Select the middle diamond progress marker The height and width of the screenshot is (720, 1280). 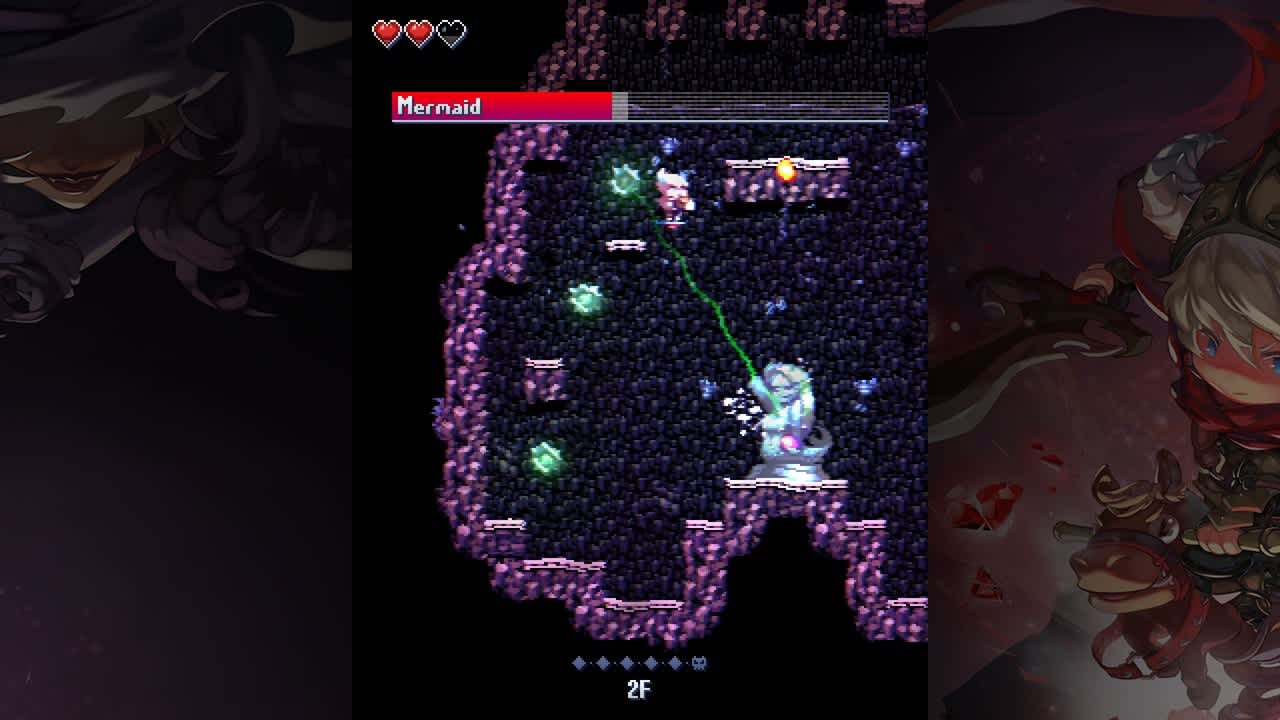click(628, 660)
